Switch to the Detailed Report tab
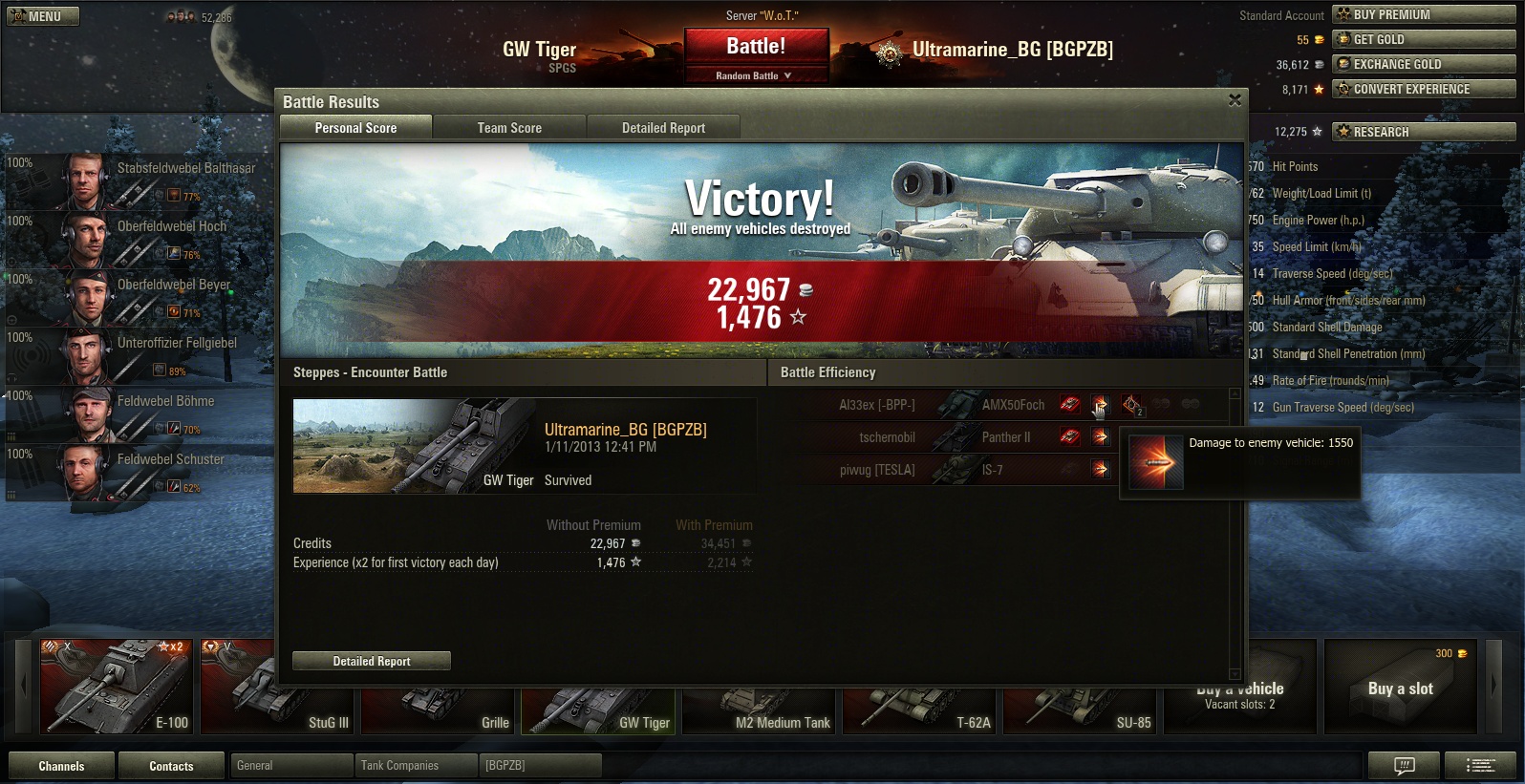The height and width of the screenshot is (784, 1525). pyautogui.click(x=663, y=128)
